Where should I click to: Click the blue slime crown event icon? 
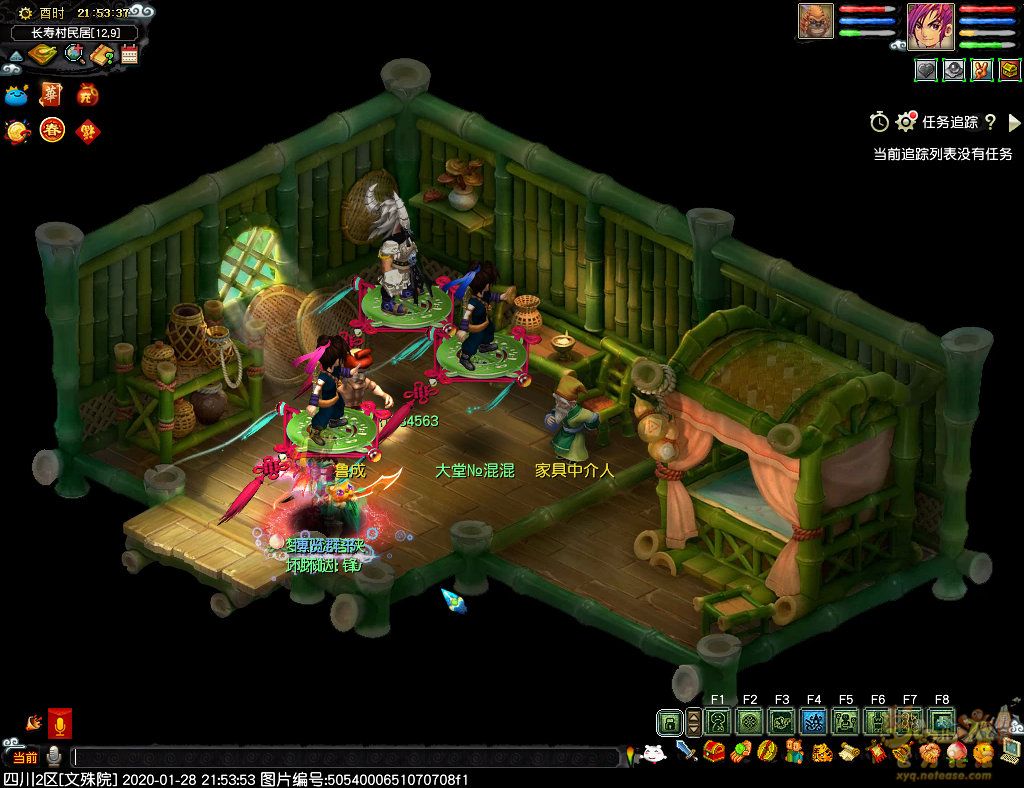(16, 96)
